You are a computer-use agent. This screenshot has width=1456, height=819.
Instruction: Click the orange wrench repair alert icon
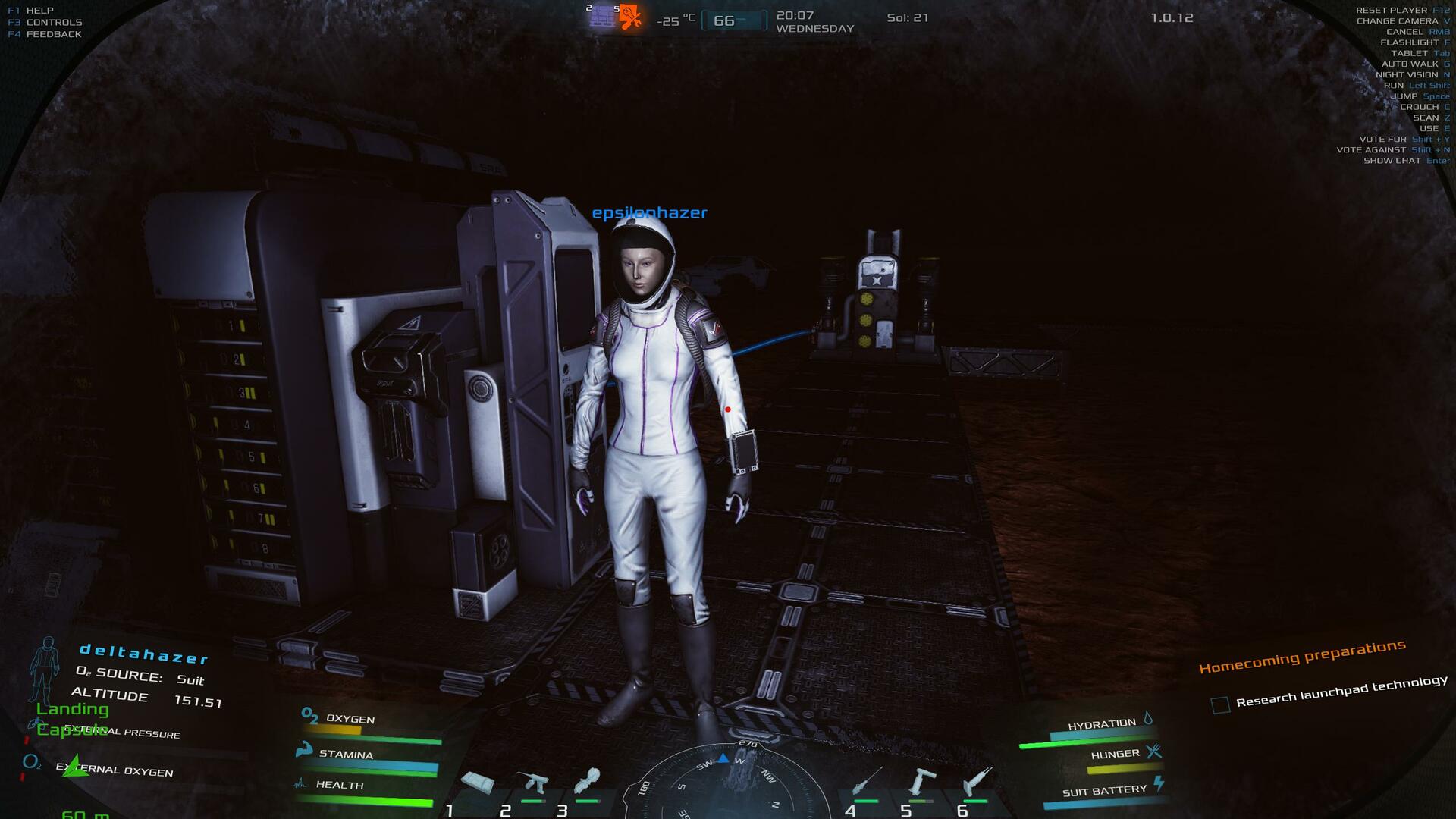[x=630, y=17]
